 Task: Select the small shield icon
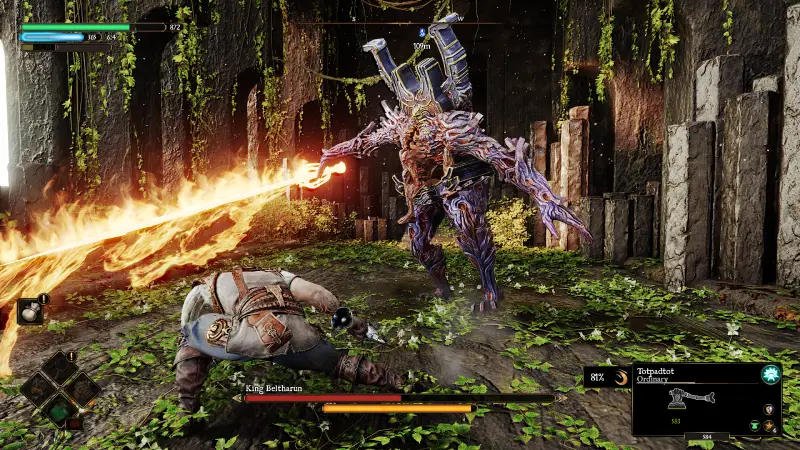tap(768, 409)
